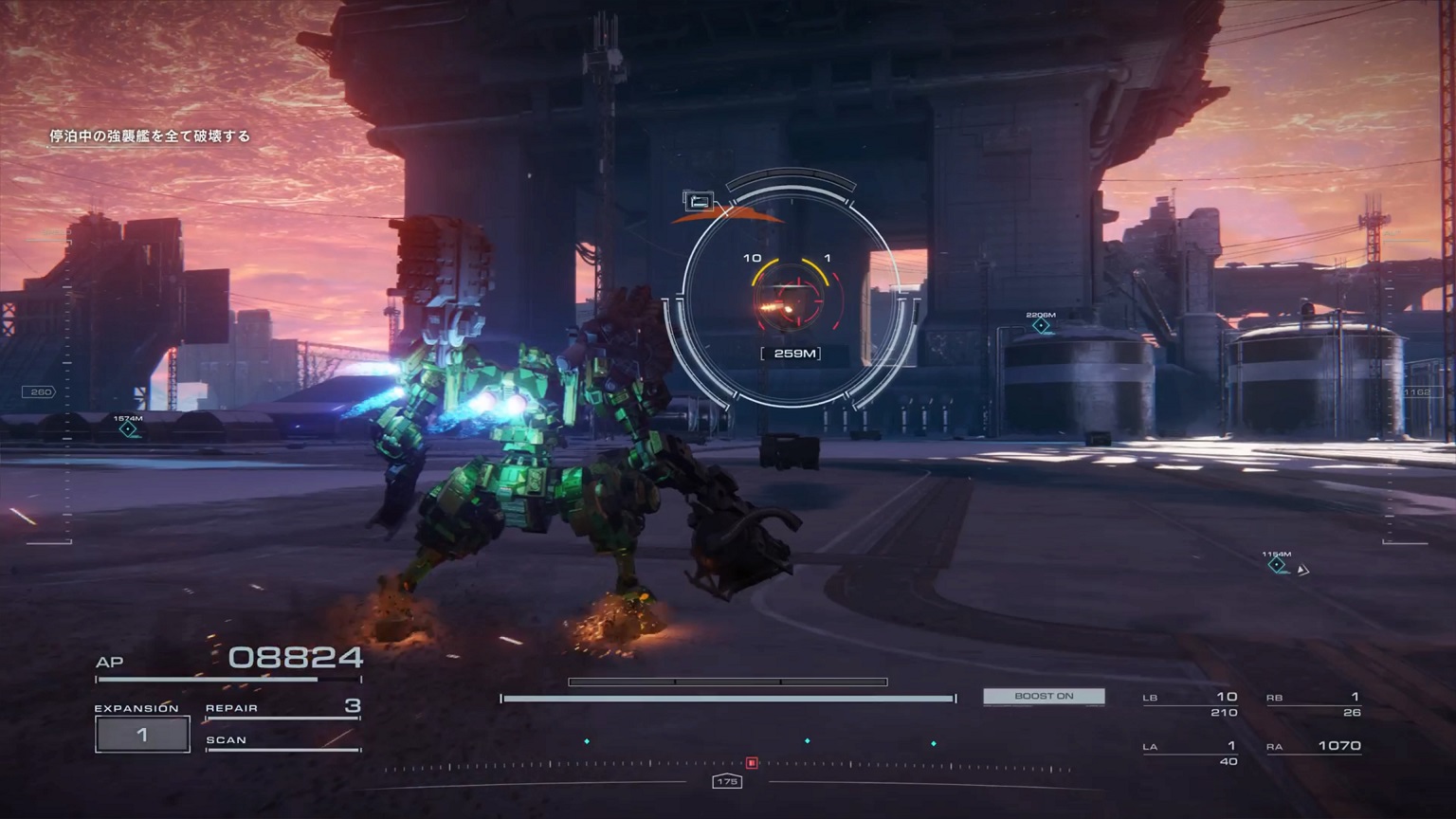Use the Repair kit indicator
This screenshot has width=1456, height=819.
tap(282, 707)
